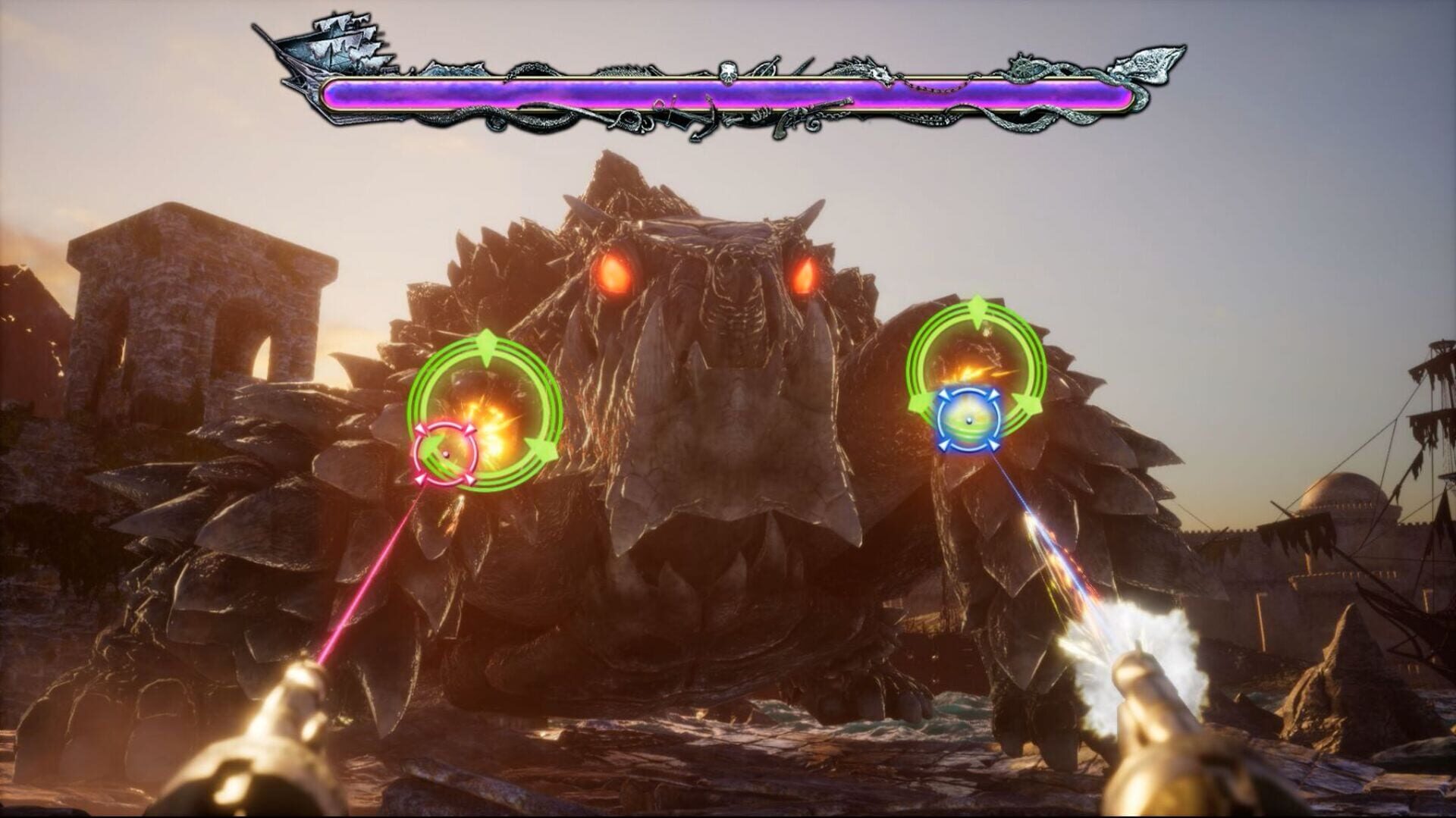This screenshot has width=1456, height=818.
Task: Click the chain ornament hanging near the bar's right
Action: [935, 89]
